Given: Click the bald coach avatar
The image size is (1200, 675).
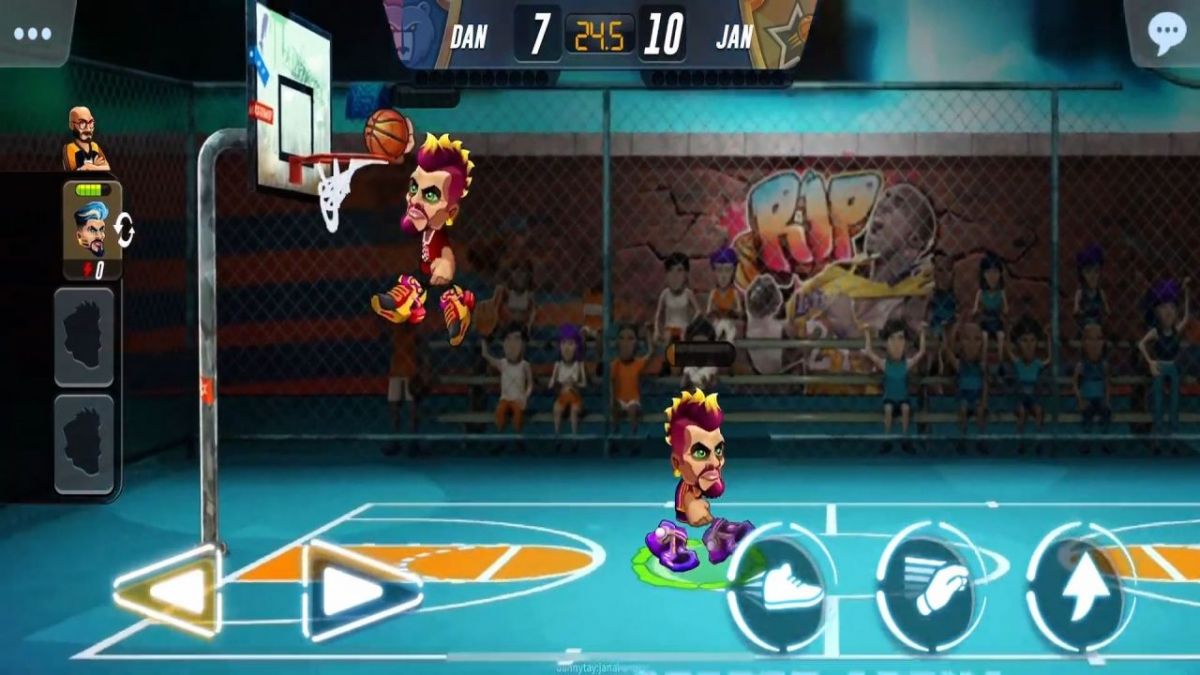Looking at the screenshot, I should point(84,139).
